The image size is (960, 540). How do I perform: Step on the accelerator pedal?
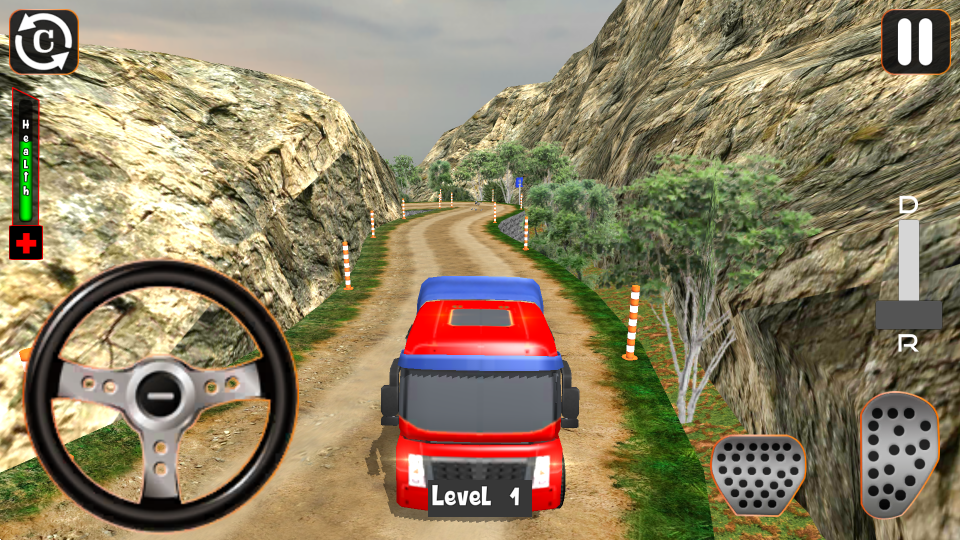[899, 454]
